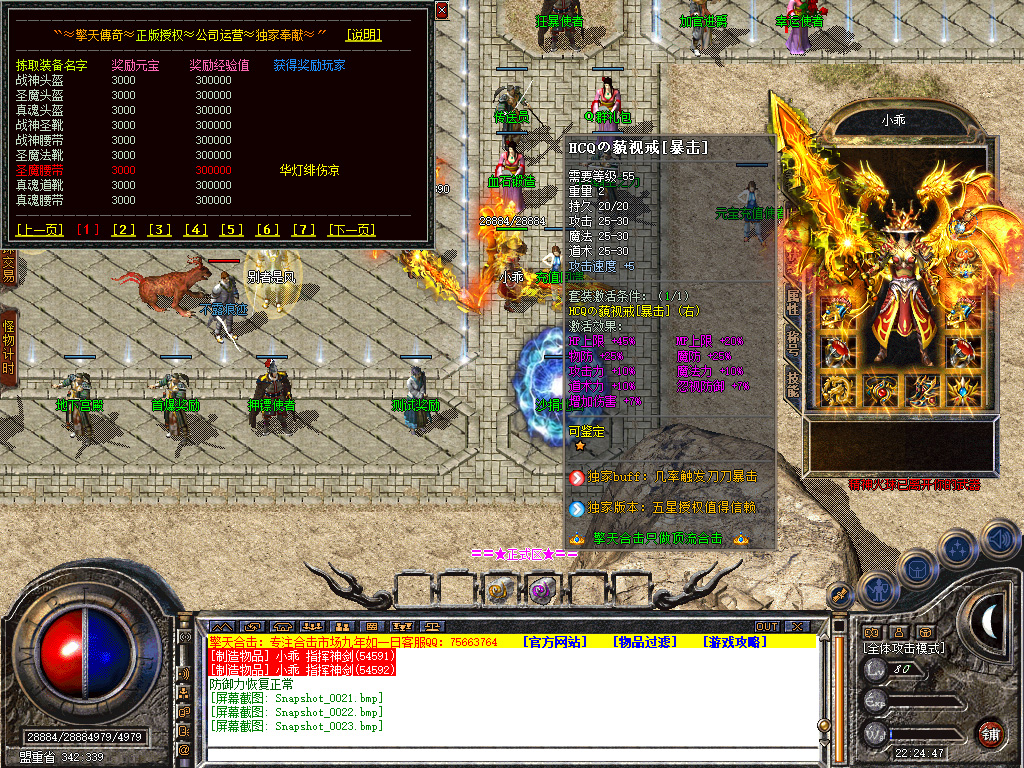1024x768 pixels.
Task: Jump to page 2 of the reward list
Action: [x=124, y=230]
